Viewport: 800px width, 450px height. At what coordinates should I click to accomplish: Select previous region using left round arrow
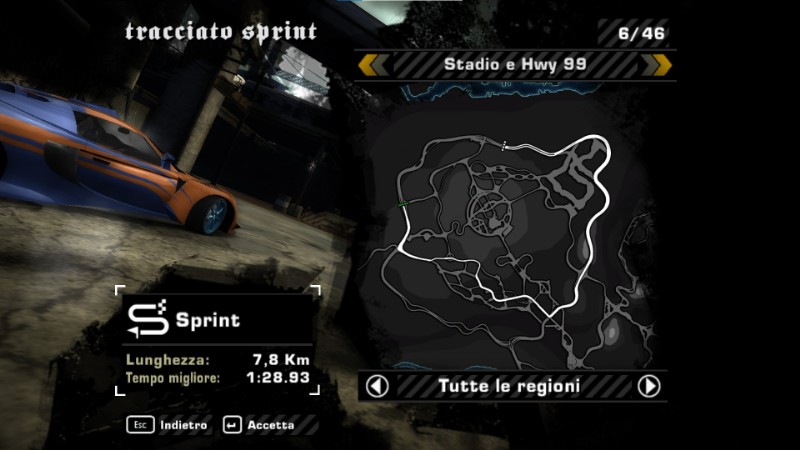(377, 386)
